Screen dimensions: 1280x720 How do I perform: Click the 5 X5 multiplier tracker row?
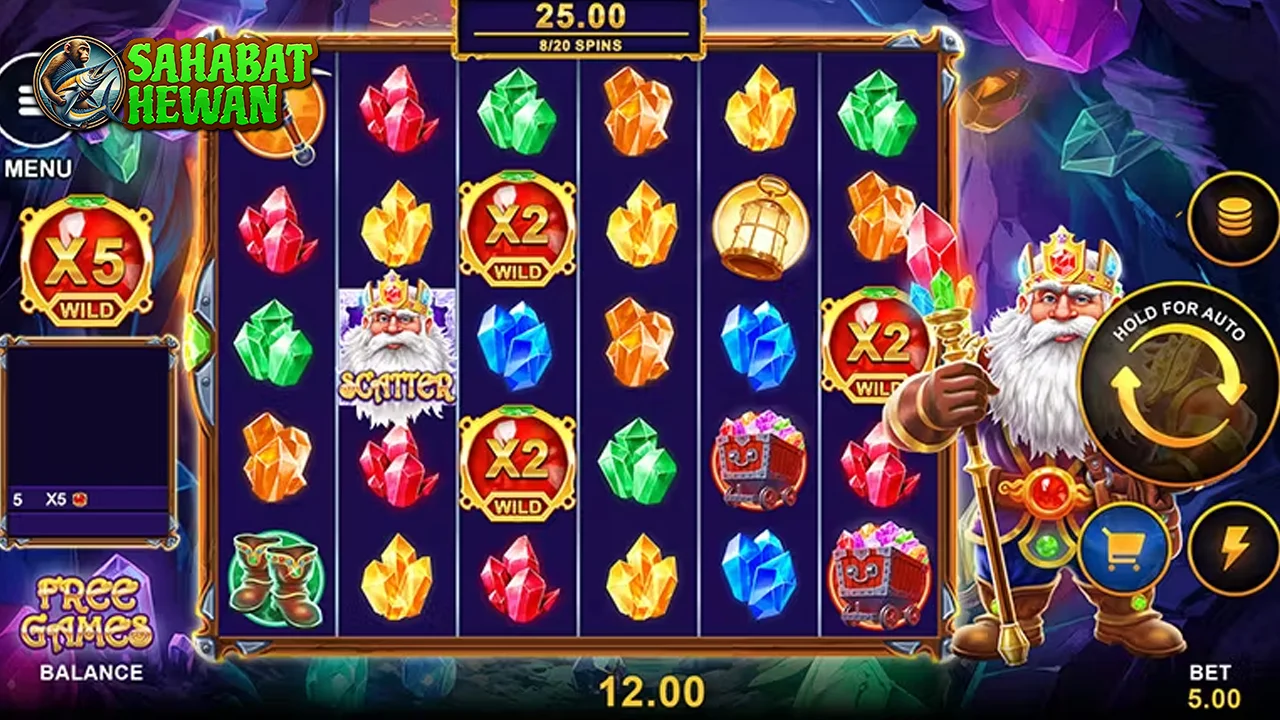(60, 498)
